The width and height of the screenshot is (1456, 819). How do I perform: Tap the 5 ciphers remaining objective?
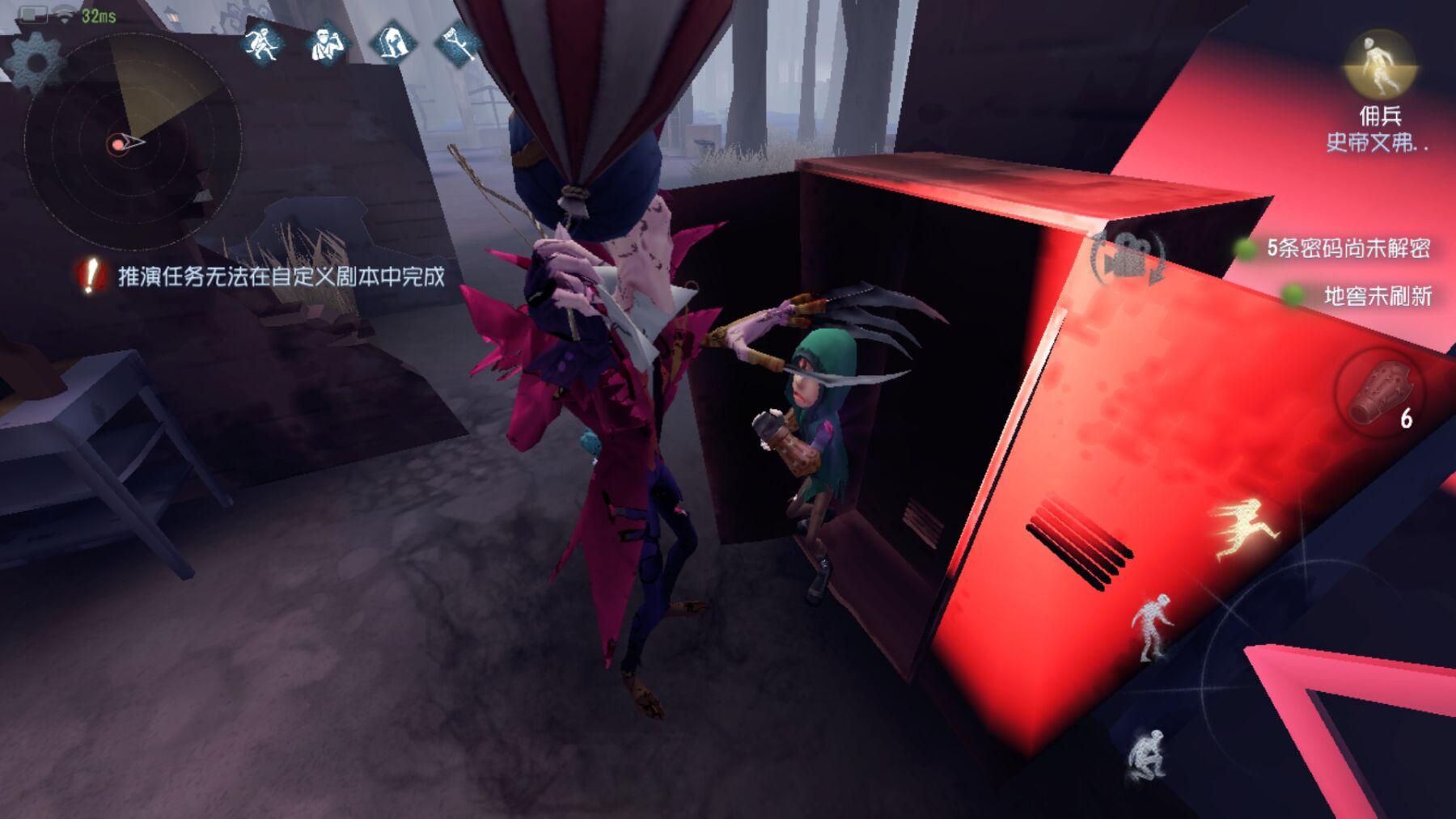pyautogui.click(x=1347, y=248)
